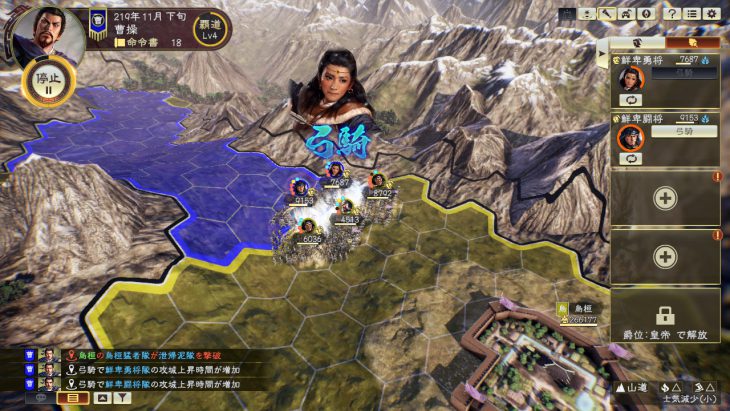Image resolution: width=730 pixels, height=411 pixels.
Task: Select the 鮮卑覇将 unit portrait
Action: (x=632, y=136)
